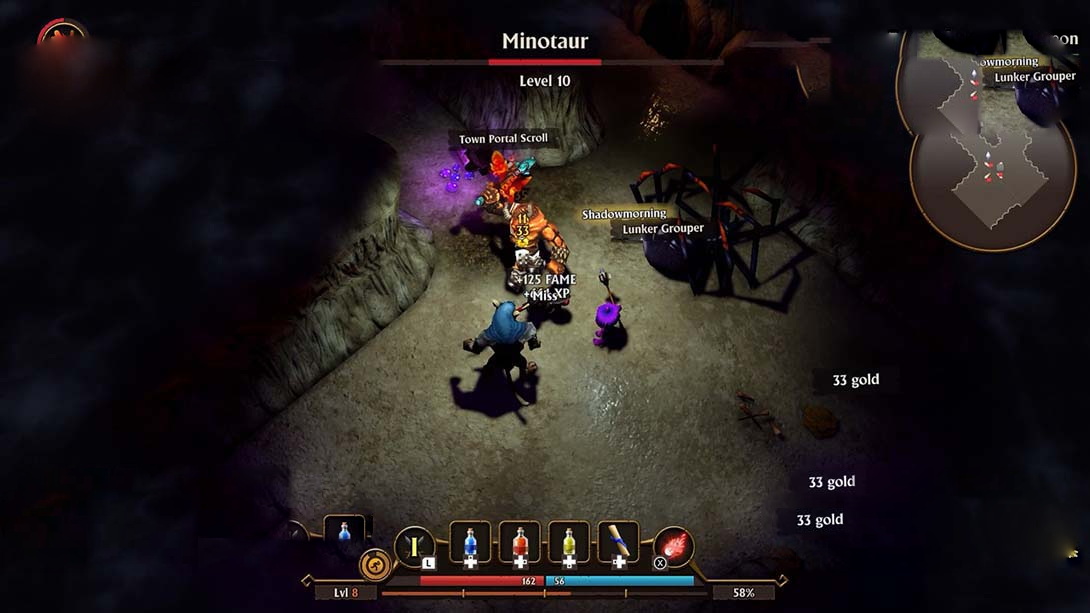Click the orange running figure icon
This screenshot has height=613, width=1090.
coord(375,565)
